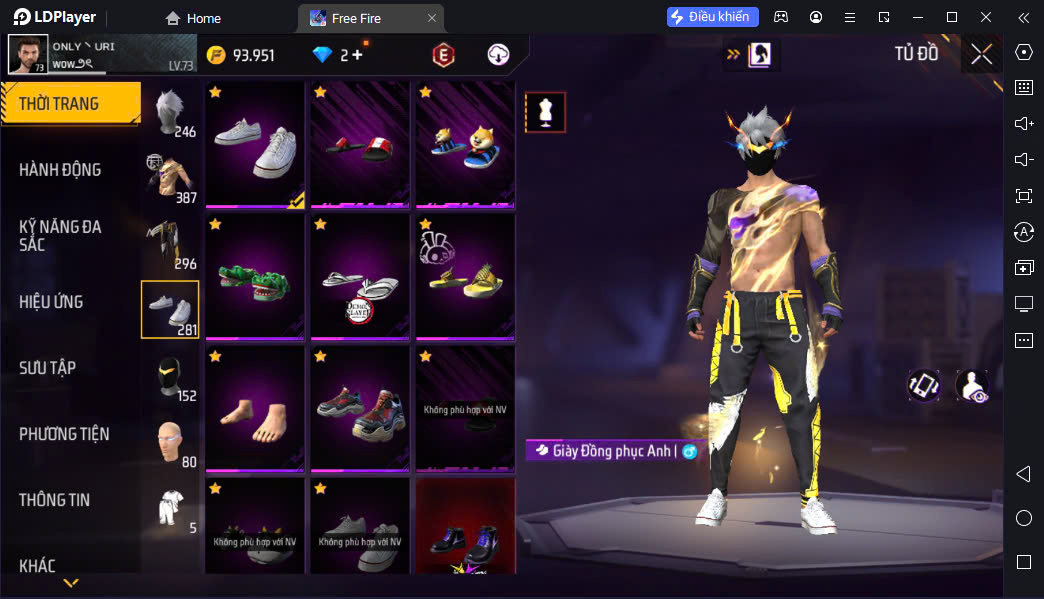
Task: Open the mannequin outfit preset button
Action: pos(545,113)
